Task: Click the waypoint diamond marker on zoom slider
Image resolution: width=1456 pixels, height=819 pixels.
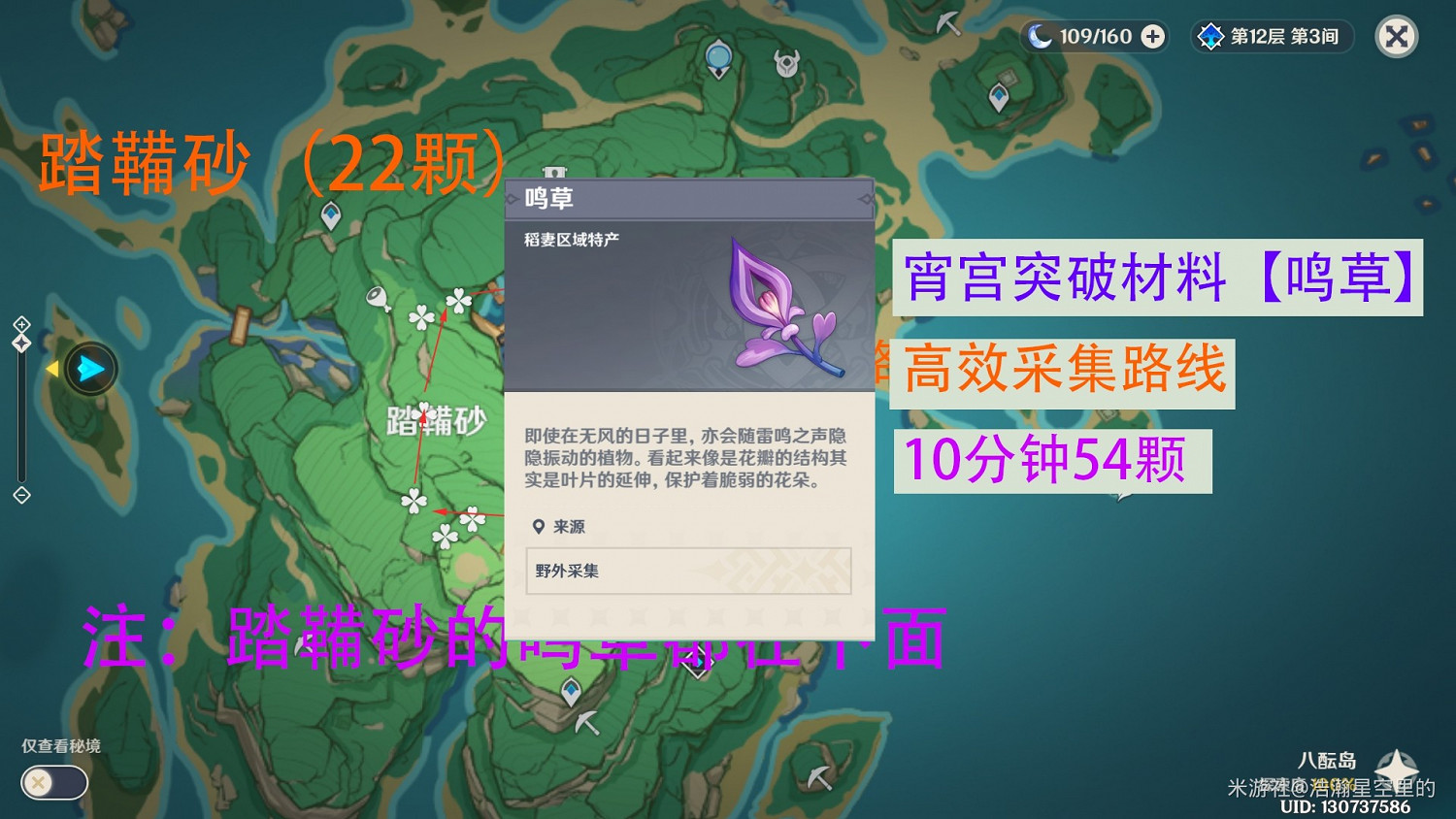Action: 22,344
